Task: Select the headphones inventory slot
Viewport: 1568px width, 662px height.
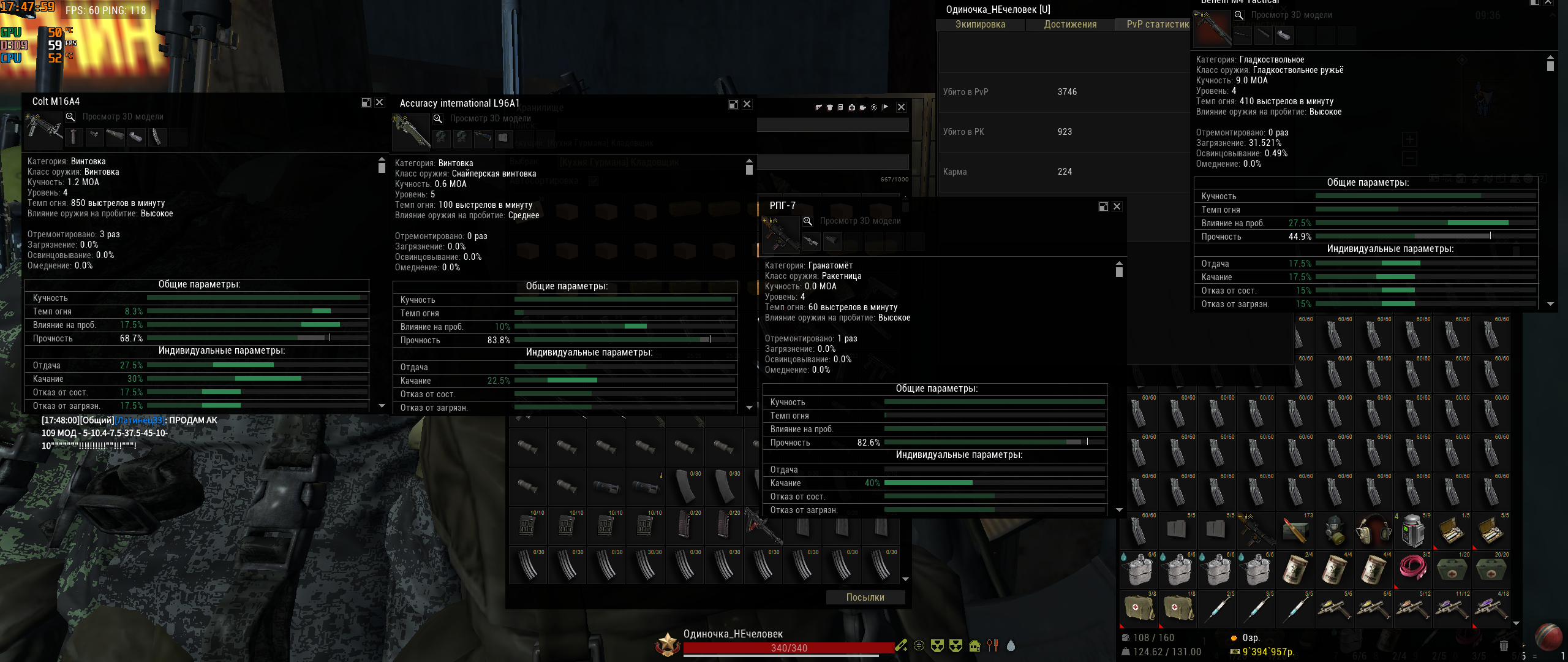Action: 1374,530
